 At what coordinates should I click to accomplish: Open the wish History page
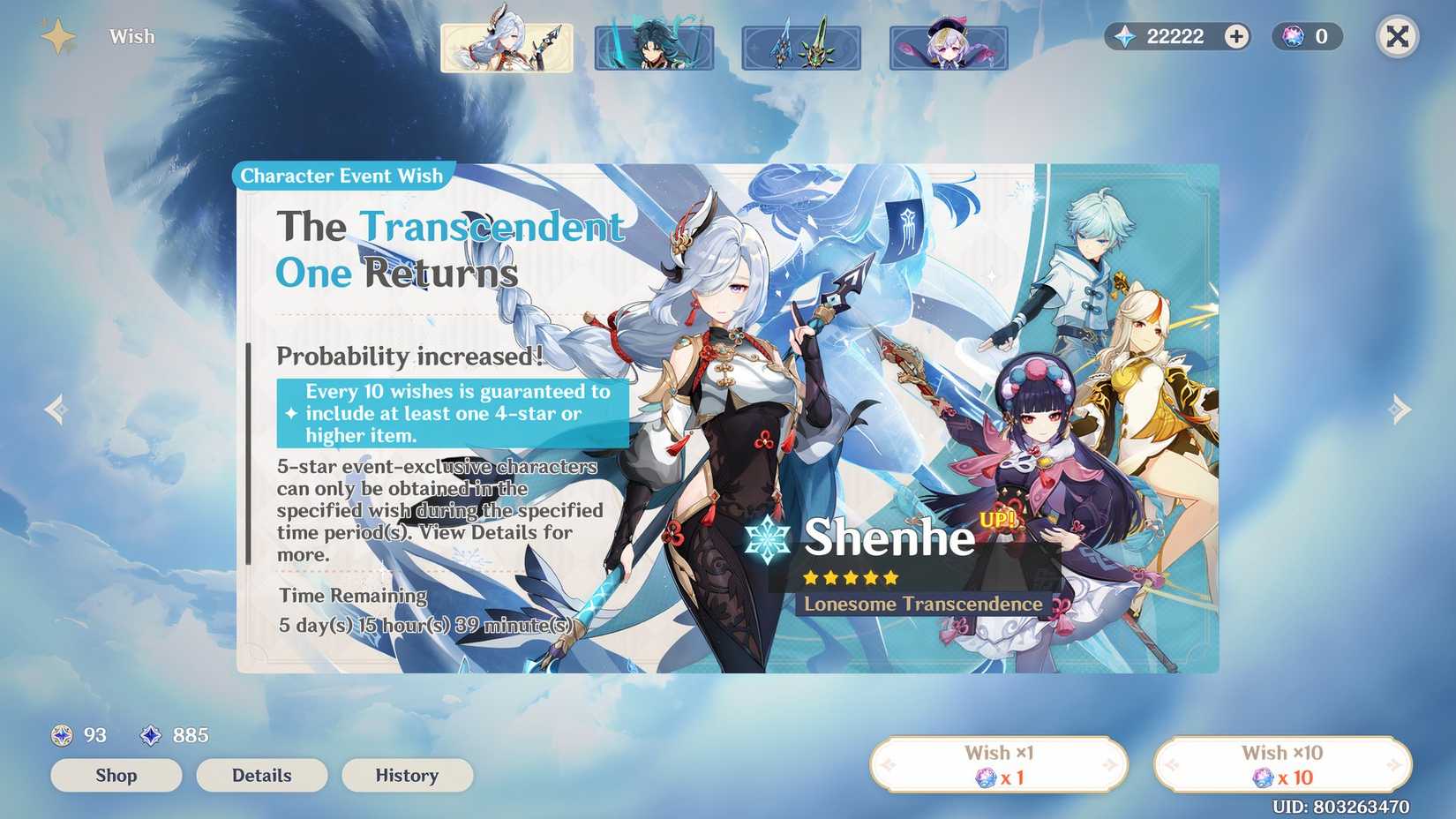coord(407,776)
